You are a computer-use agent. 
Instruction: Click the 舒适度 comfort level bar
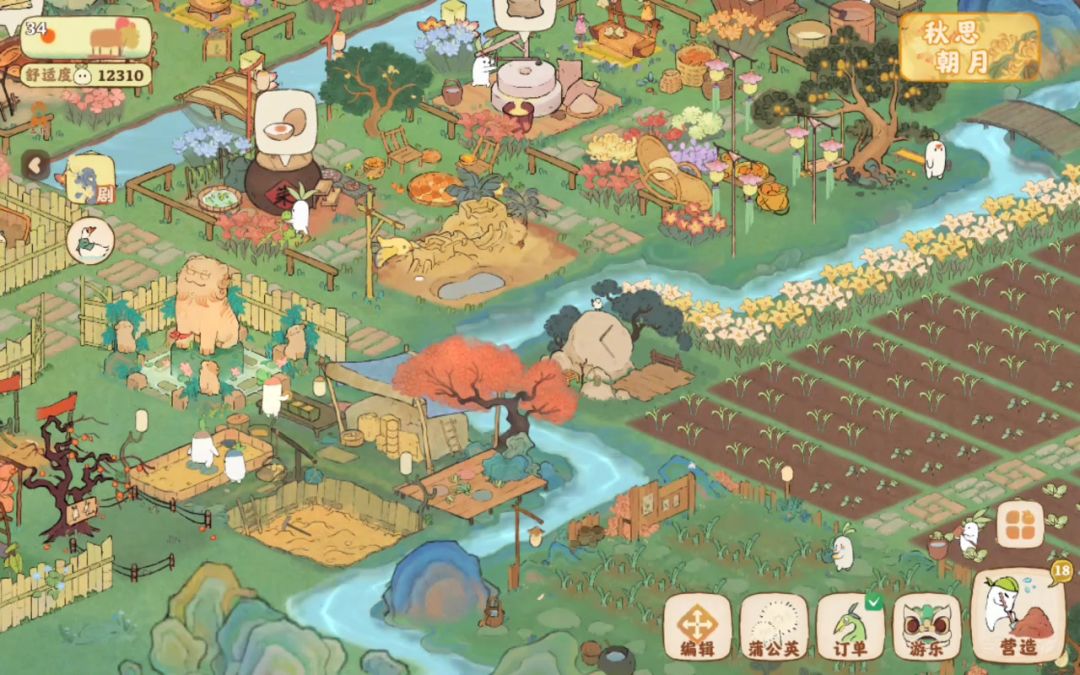pyautogui.click(x=87, y=75)
